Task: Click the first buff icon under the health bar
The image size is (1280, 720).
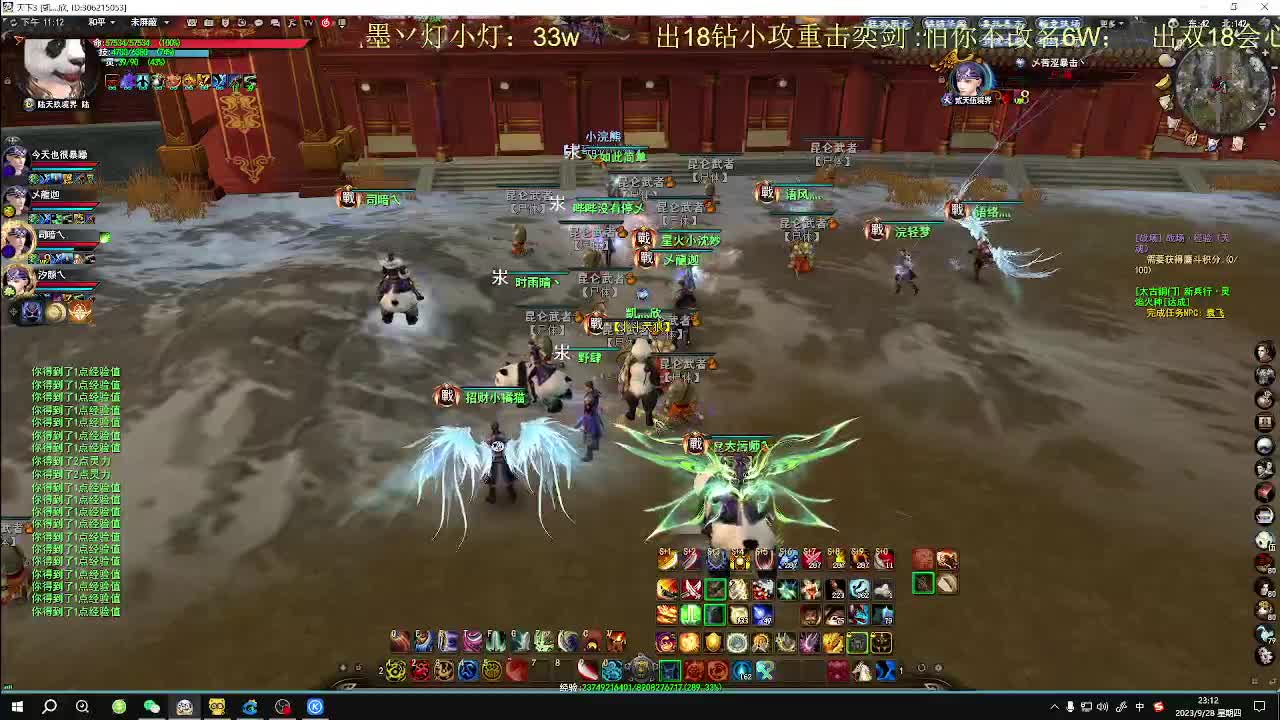Action: tap(110, 81)
